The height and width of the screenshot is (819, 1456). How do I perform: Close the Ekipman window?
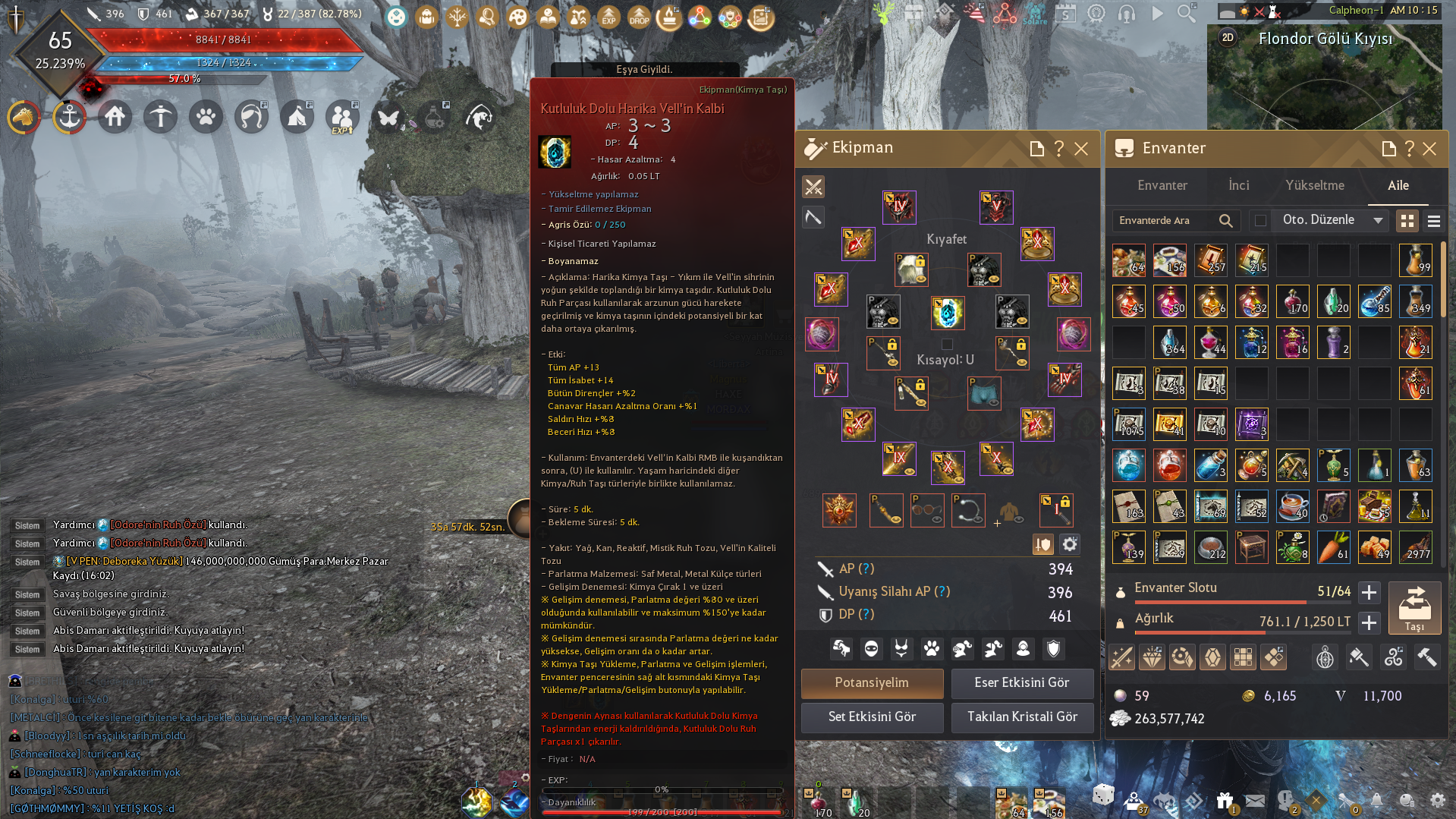1081,149
